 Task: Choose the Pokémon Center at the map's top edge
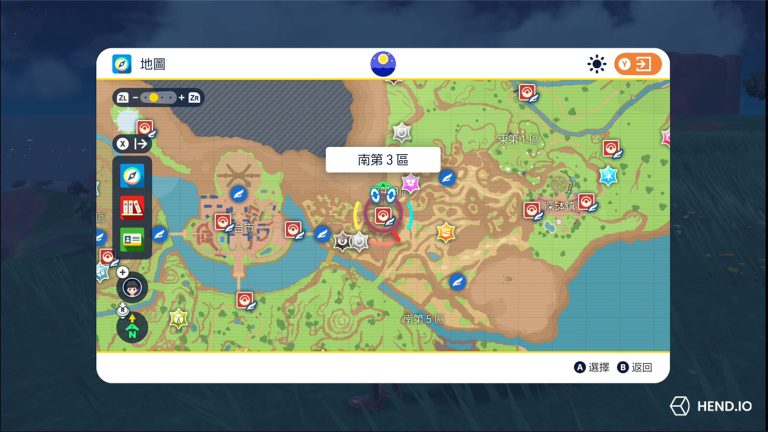pyautogui.click(x=526, y=93)
